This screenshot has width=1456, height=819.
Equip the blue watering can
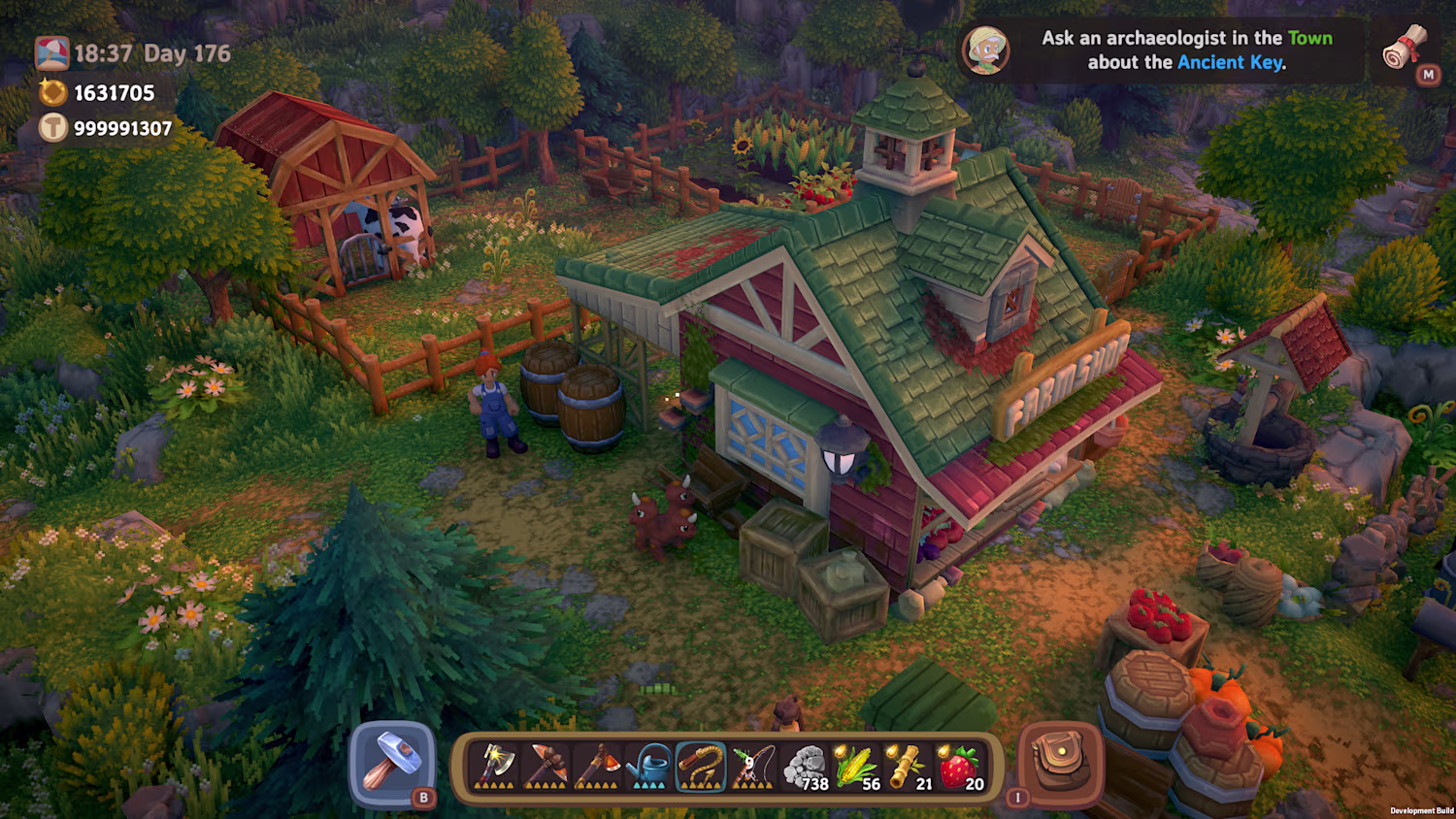click(x=648, y=767)
